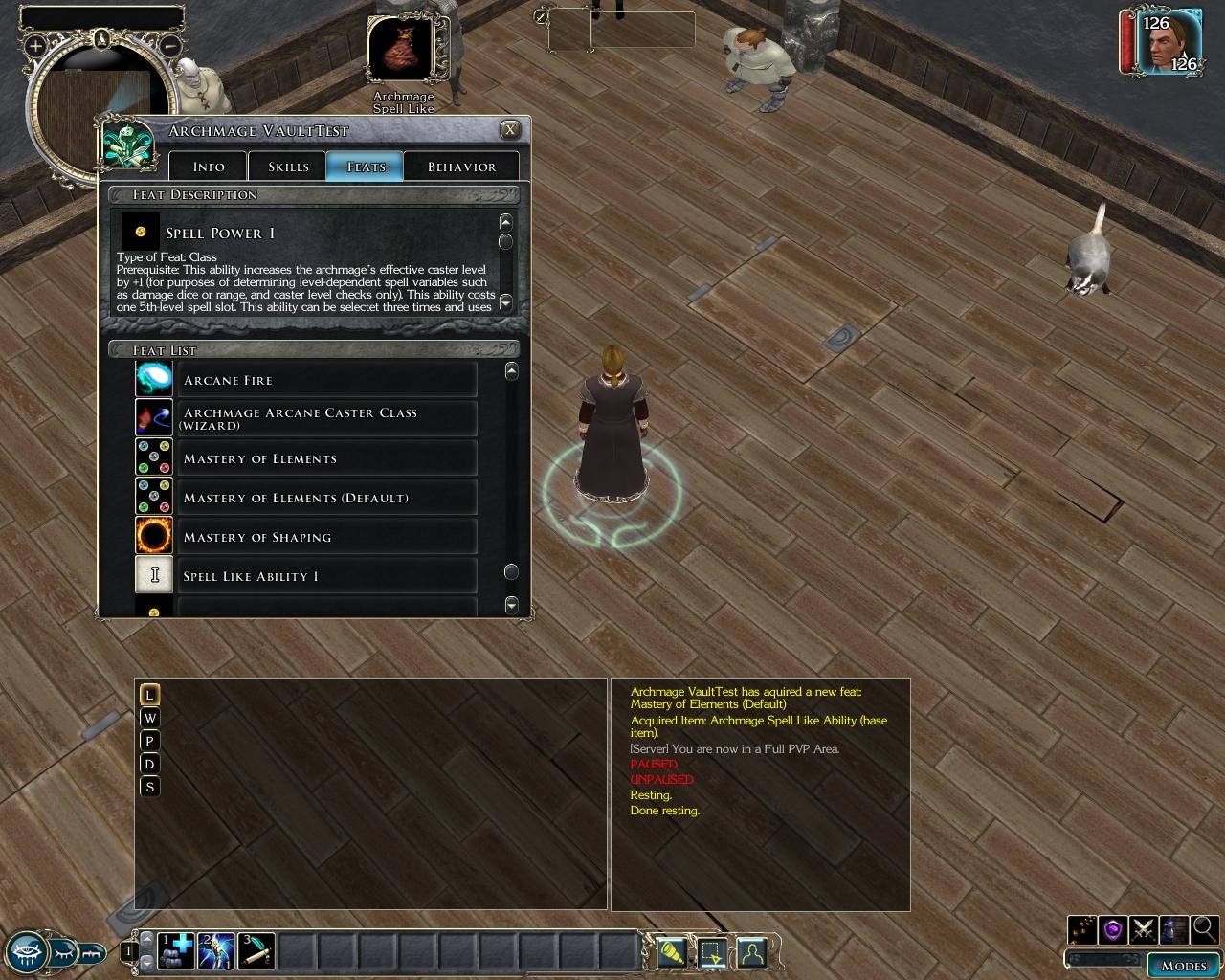The width and height of the screenshot is (1225, 980).
Task: Close the Archmage VaultTest character sheet
Action: pos(510,130)
